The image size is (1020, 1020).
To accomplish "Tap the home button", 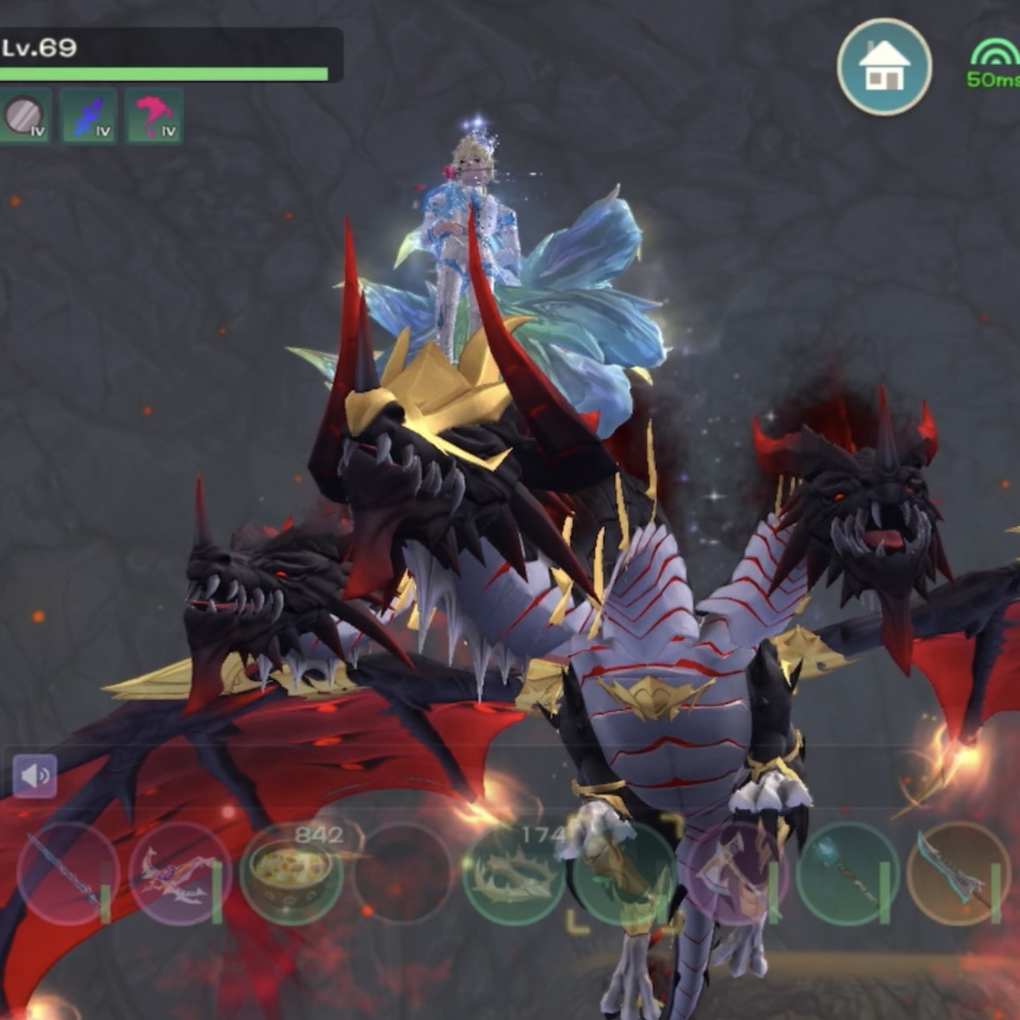I will 884,67.
